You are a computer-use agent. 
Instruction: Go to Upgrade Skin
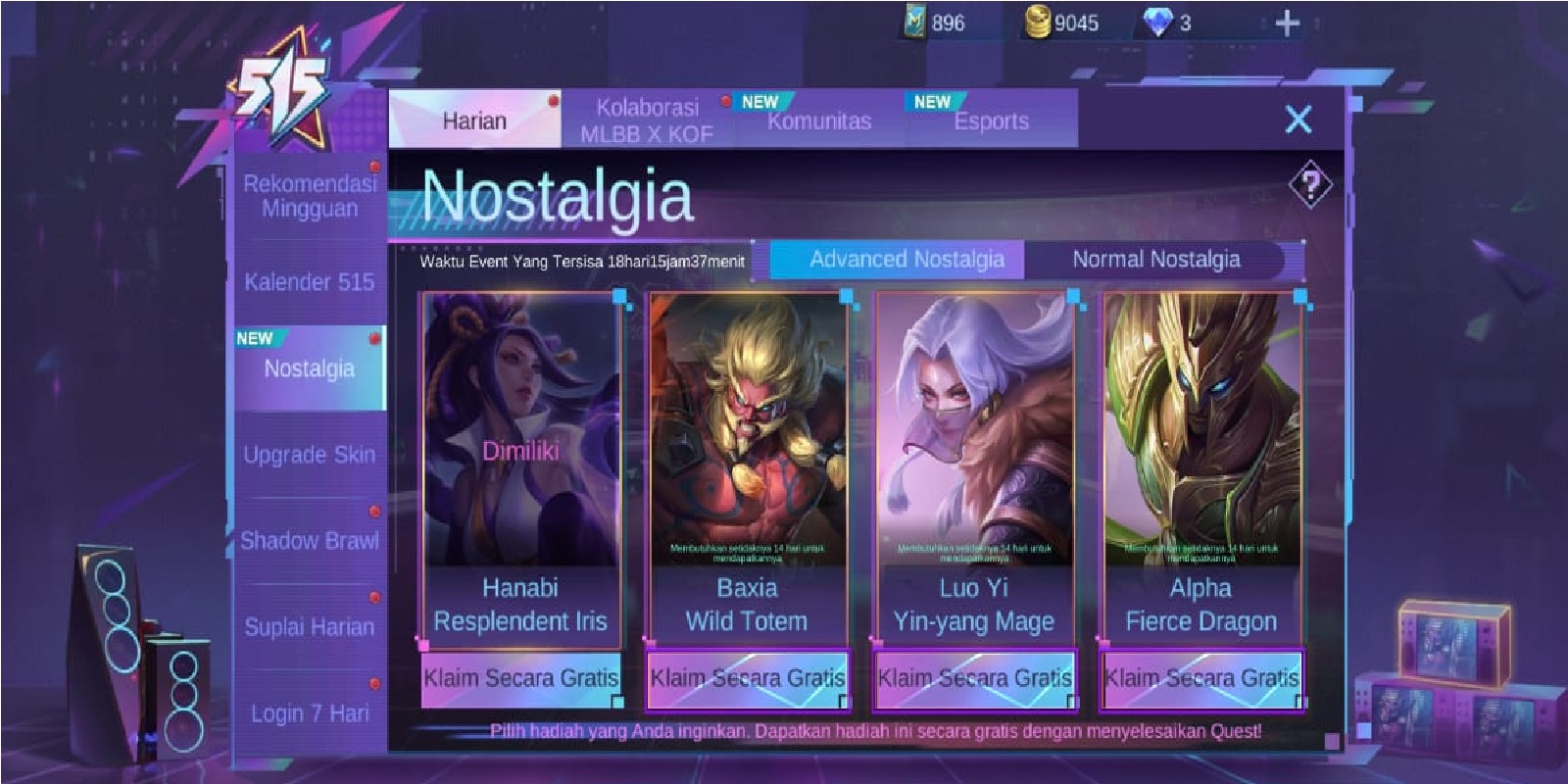click(x=310, y=455)
